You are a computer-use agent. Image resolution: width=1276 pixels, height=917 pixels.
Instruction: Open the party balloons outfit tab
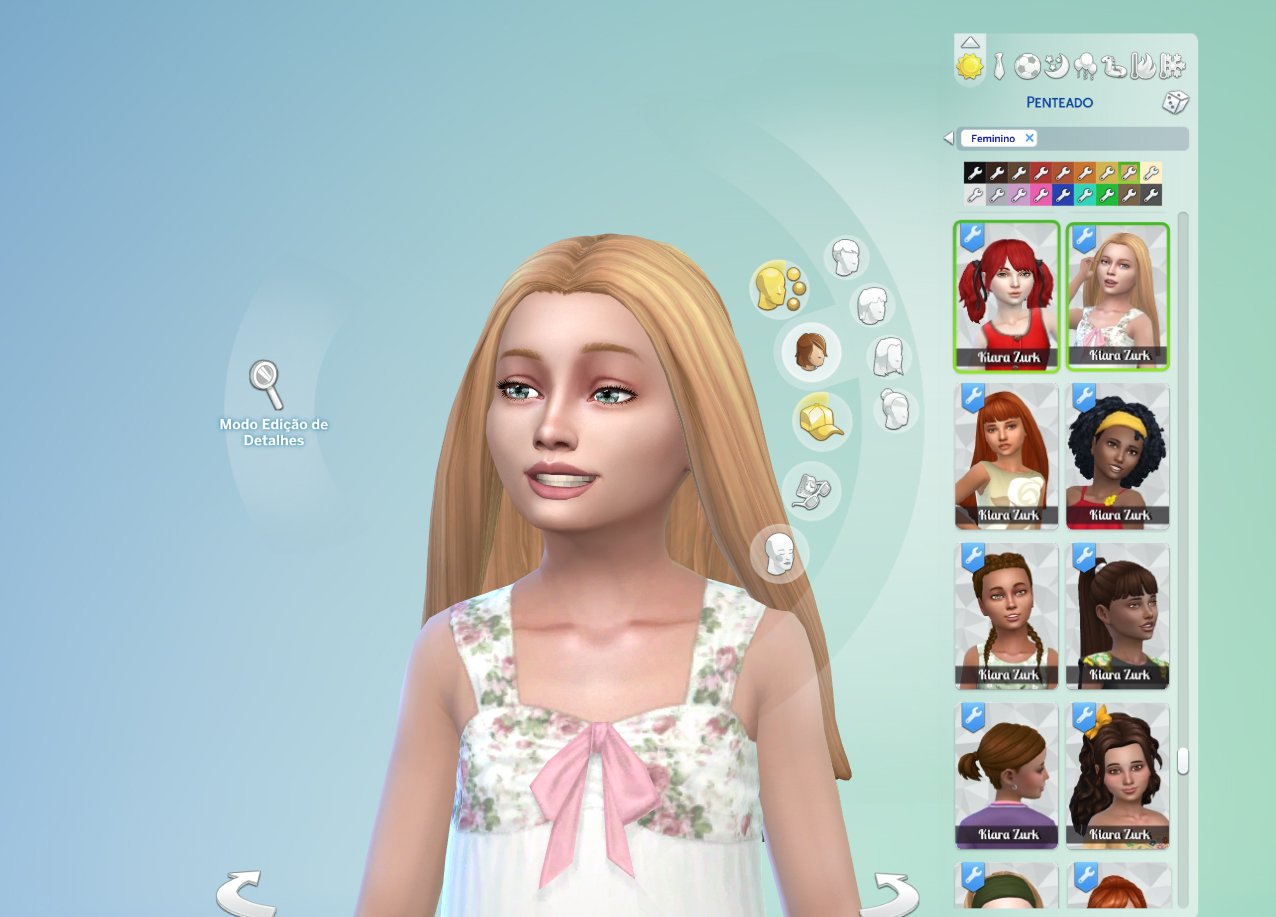(x=1085, y=67)
